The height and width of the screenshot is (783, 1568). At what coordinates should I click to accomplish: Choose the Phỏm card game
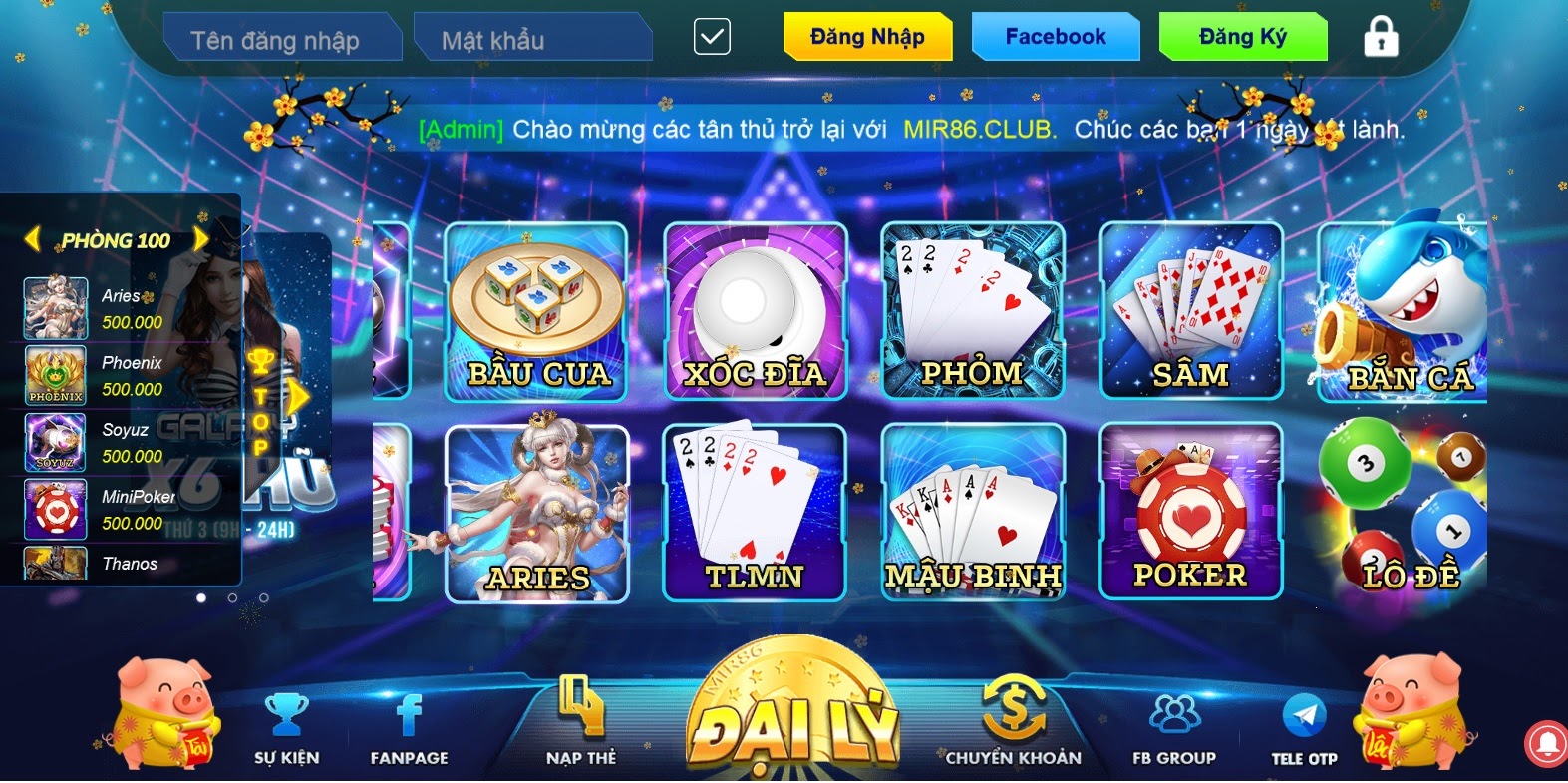click(x=973, y=312)
